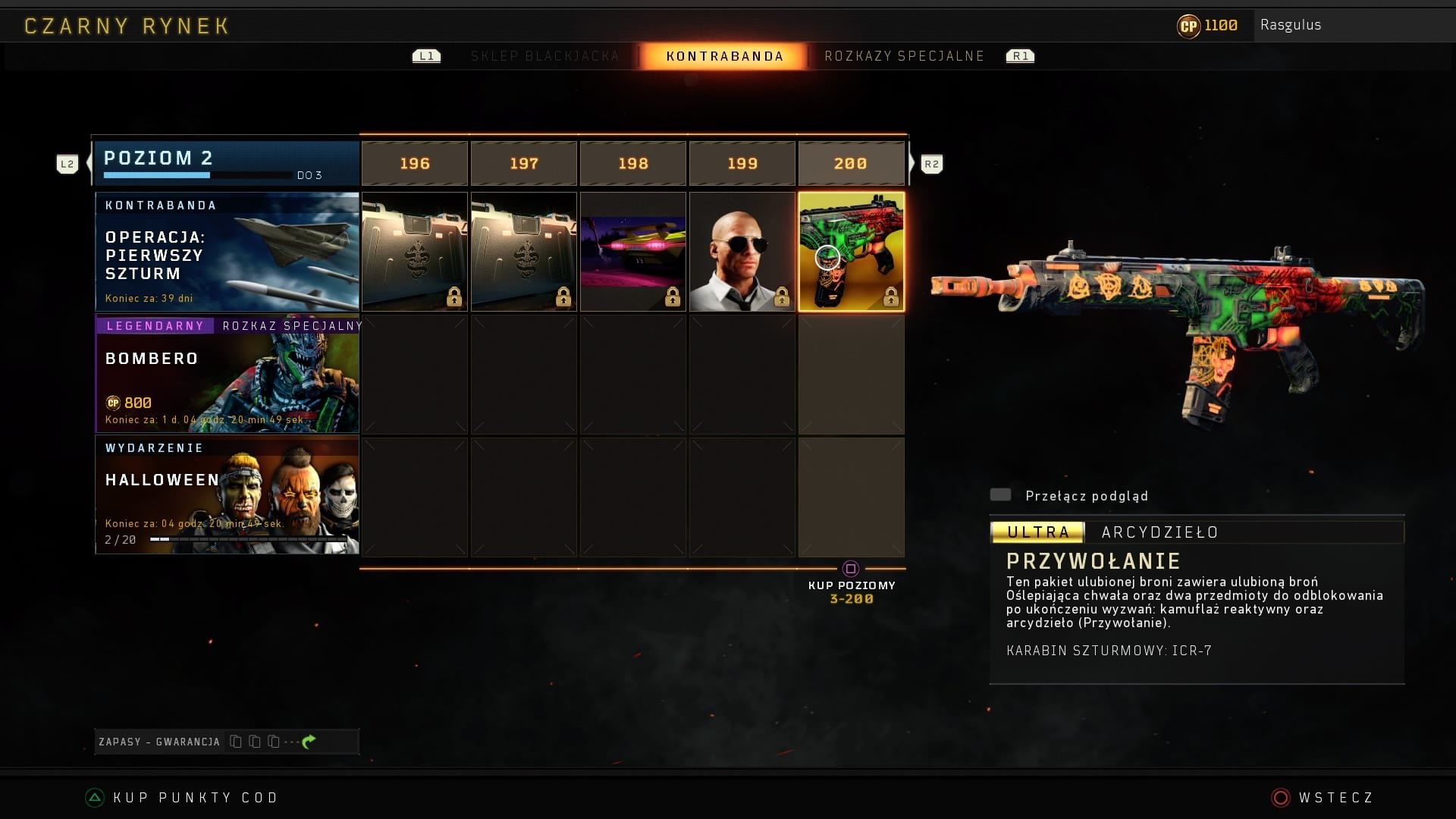The height and width of the screenshot is (819, 1456).
Task: Open the Zapasy - Gwarancja reserves bar
Action: [227, 742]
